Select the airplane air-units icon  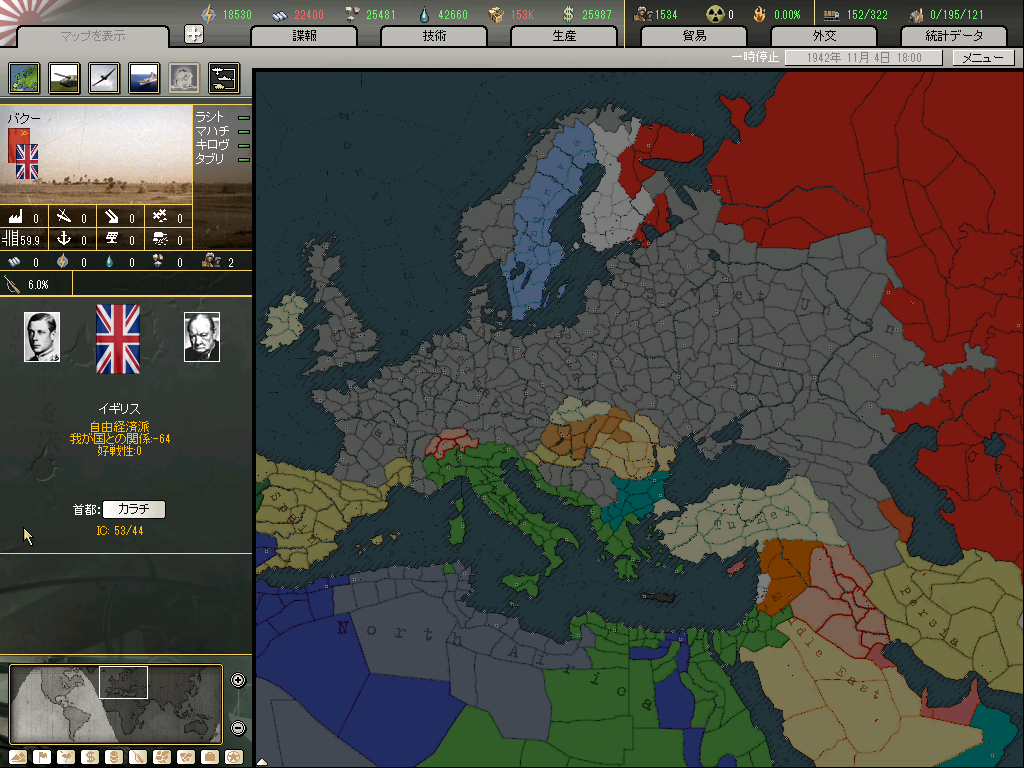[104, 78]
